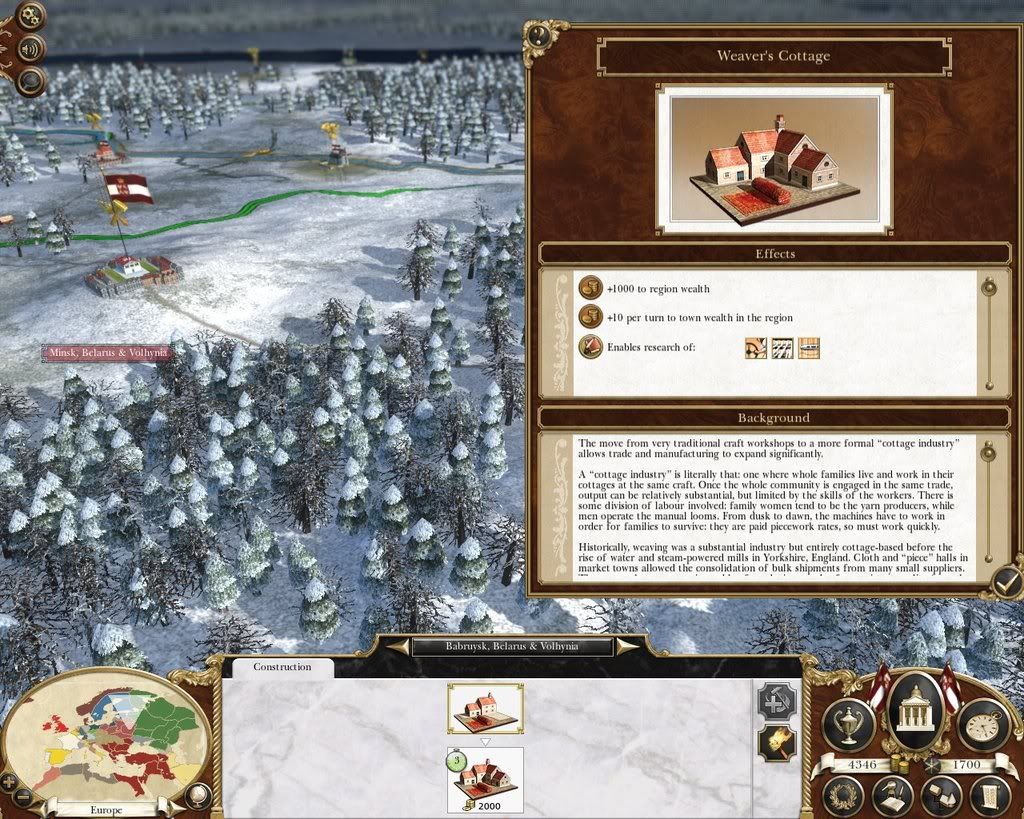Screen dimensions: 1024x819
Task: Go to the previous settlement arrow
Action: pyautogui.click(x=398, y=647)
